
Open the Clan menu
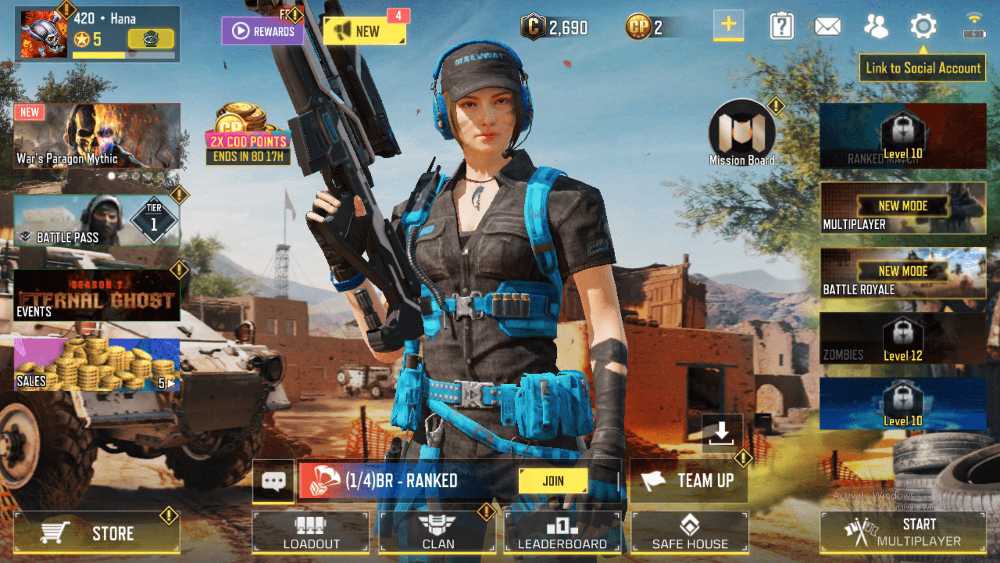[438, 532]
